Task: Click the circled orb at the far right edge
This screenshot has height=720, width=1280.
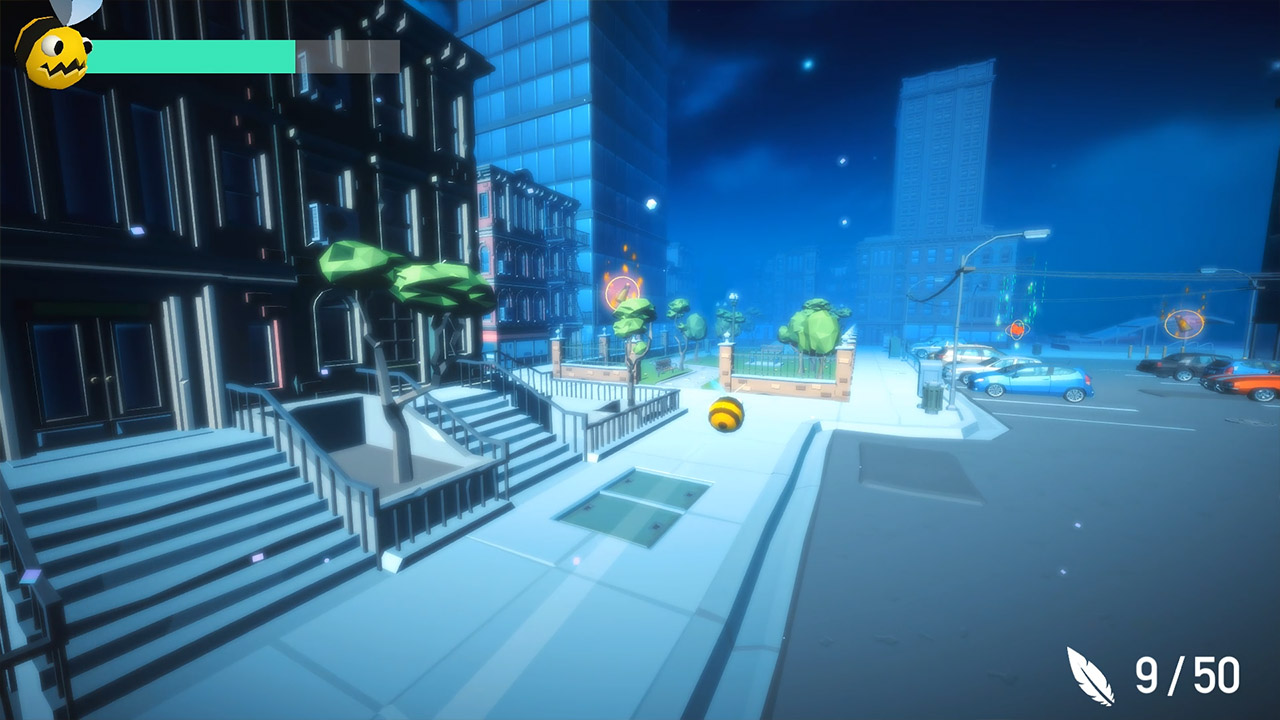Action: click(1186, 322)
